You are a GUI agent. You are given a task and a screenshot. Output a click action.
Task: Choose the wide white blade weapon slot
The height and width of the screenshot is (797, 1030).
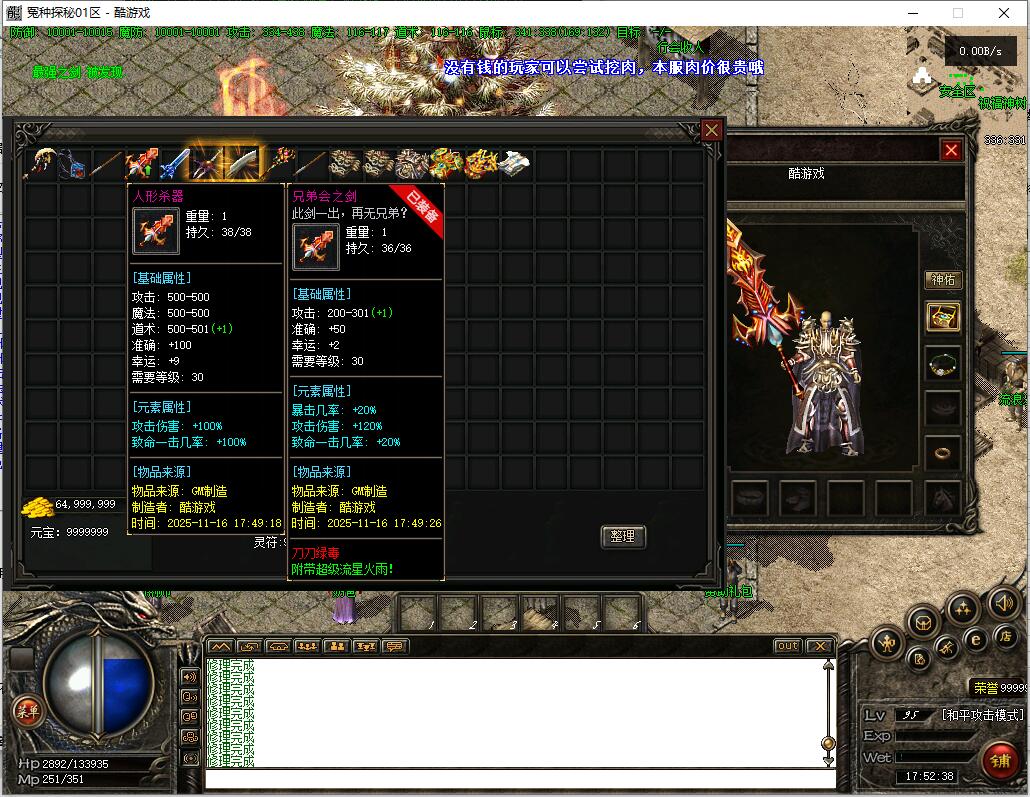coord(243,163)
